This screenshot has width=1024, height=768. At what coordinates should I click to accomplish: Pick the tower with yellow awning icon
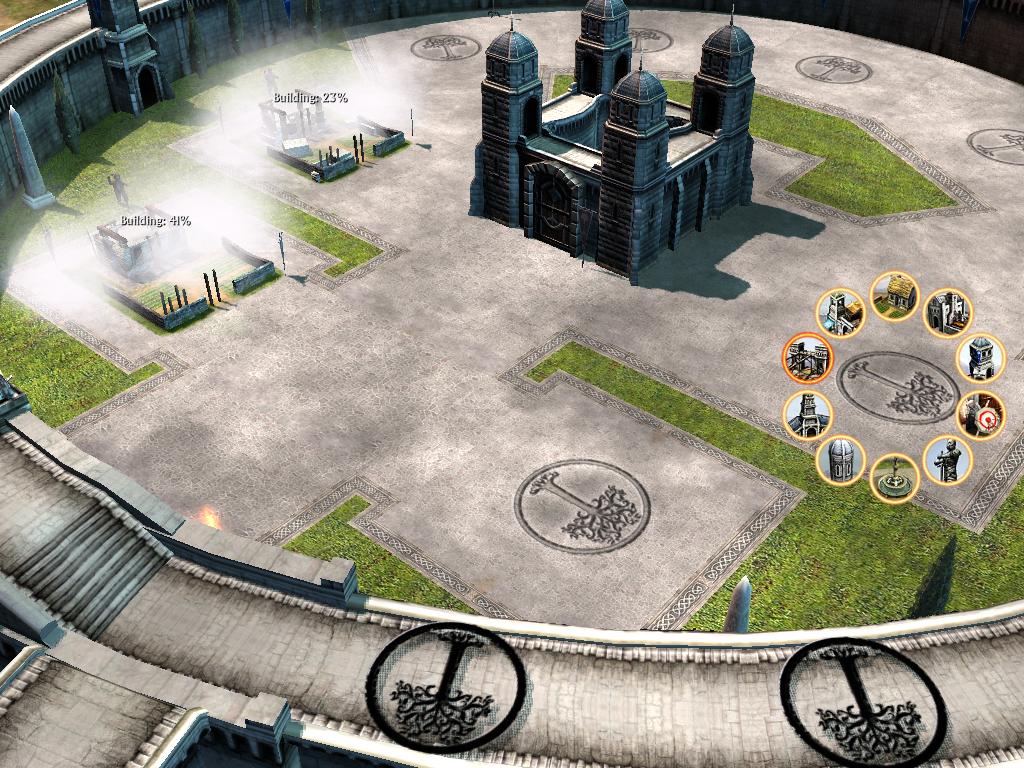coord(840,314)
